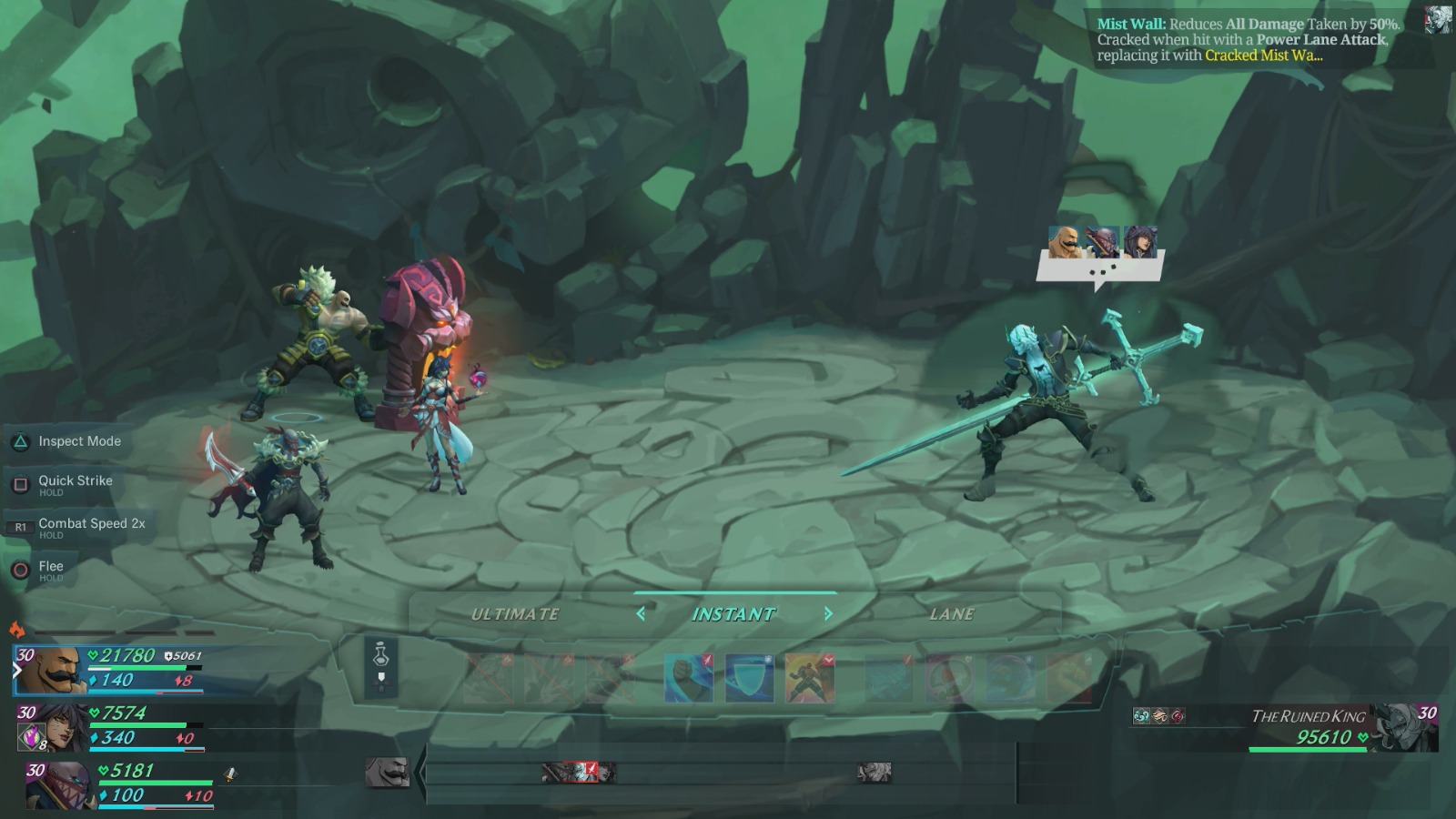Select Flee to escape the battle
This screenshot has width=1456, height=819.
(50, 565)
